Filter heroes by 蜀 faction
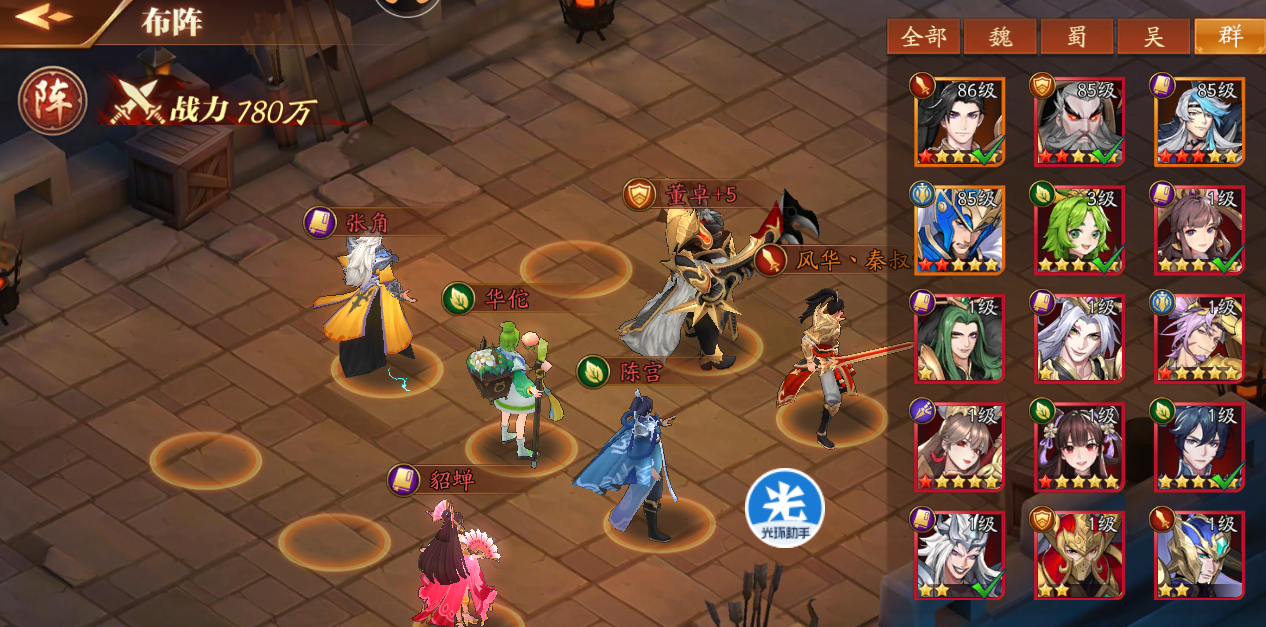Image resolution: width=1266 pixels, height=627 pixels. (x=1076, y=37)
